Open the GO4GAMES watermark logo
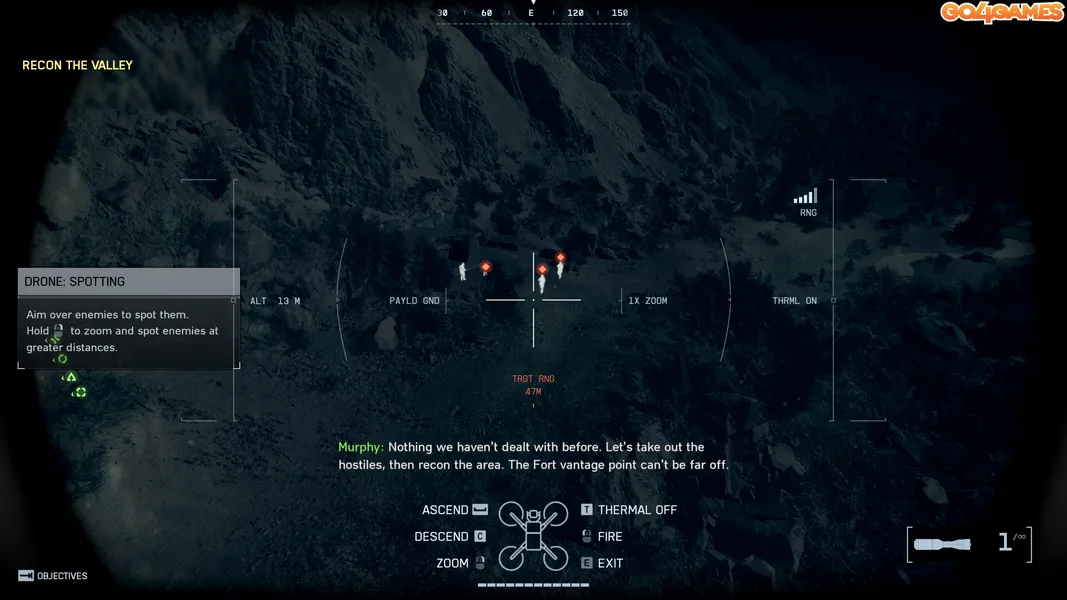Image resolution: width=1067 pixels, height=600 pixels. 1001,12
